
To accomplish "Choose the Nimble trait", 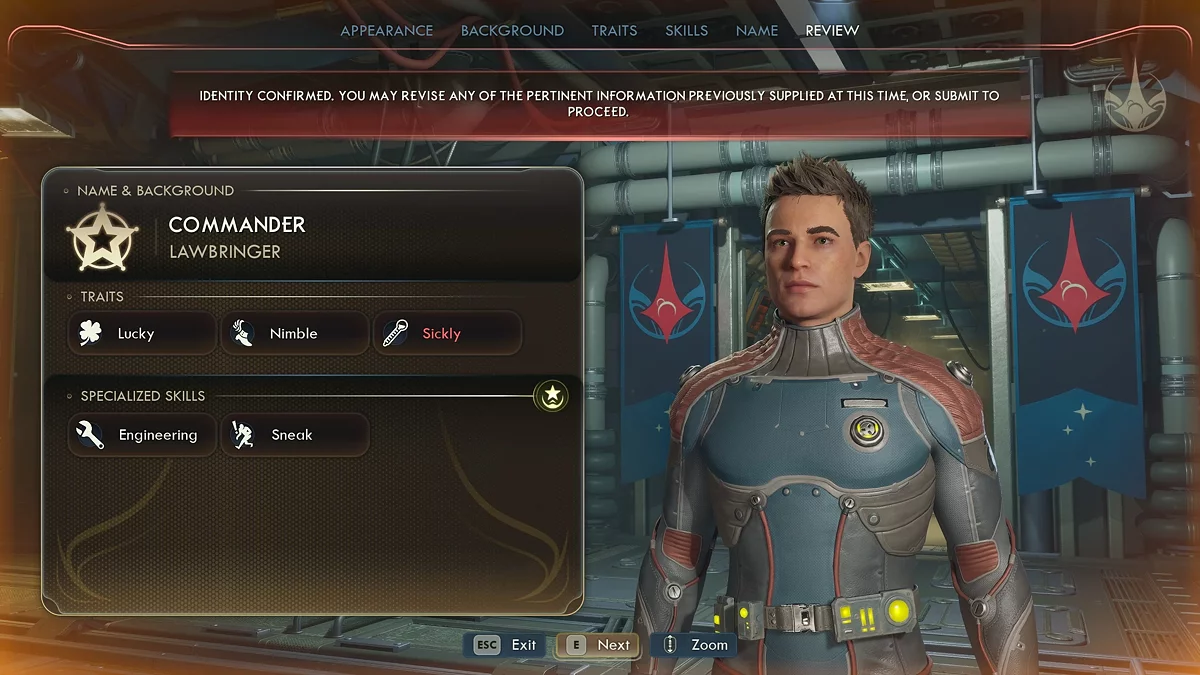I will 294,334.
